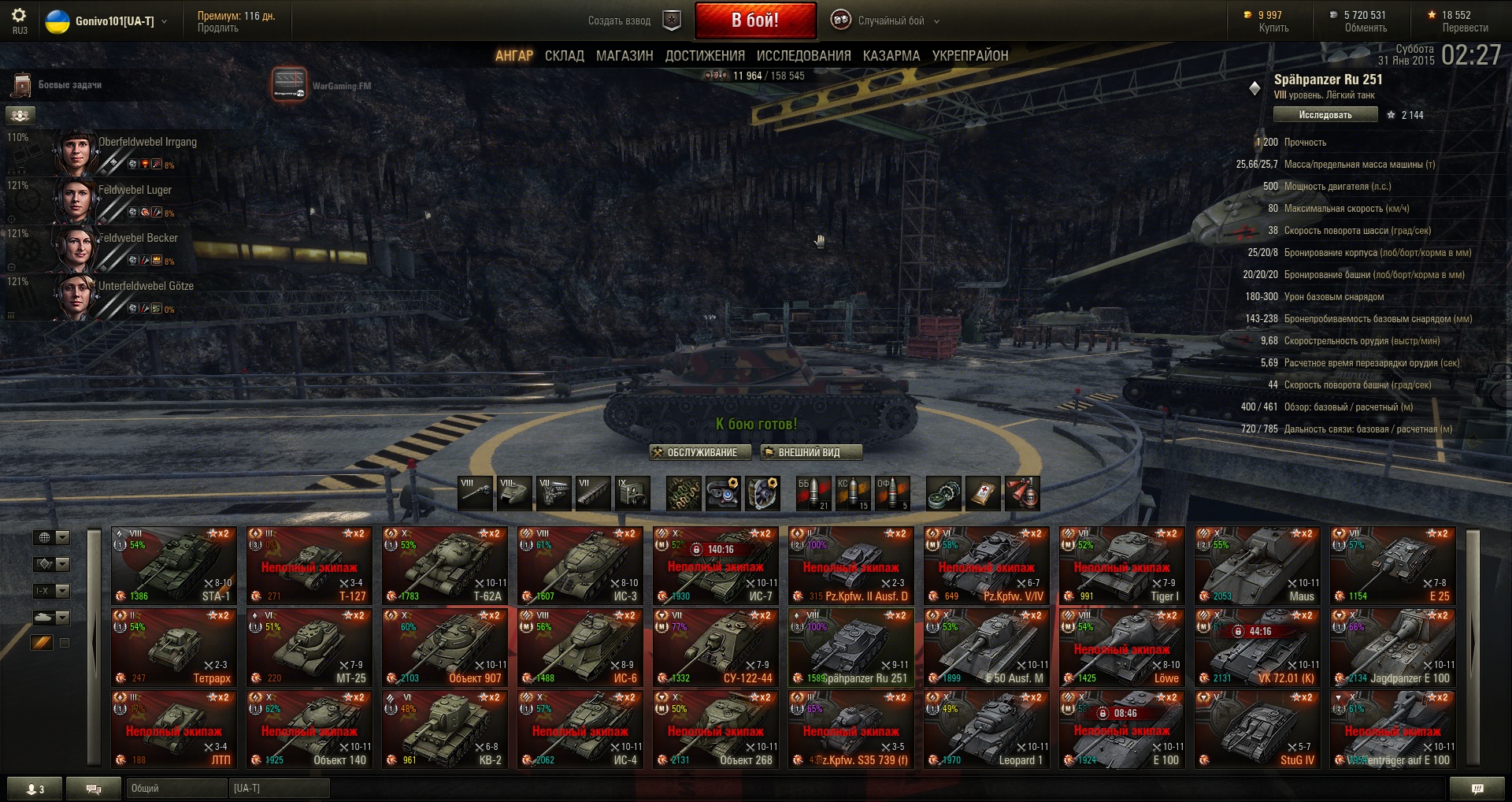Open the СКЛАД depot tab
This screenshot has height=802, width=1512.
[x=564, y=56]
